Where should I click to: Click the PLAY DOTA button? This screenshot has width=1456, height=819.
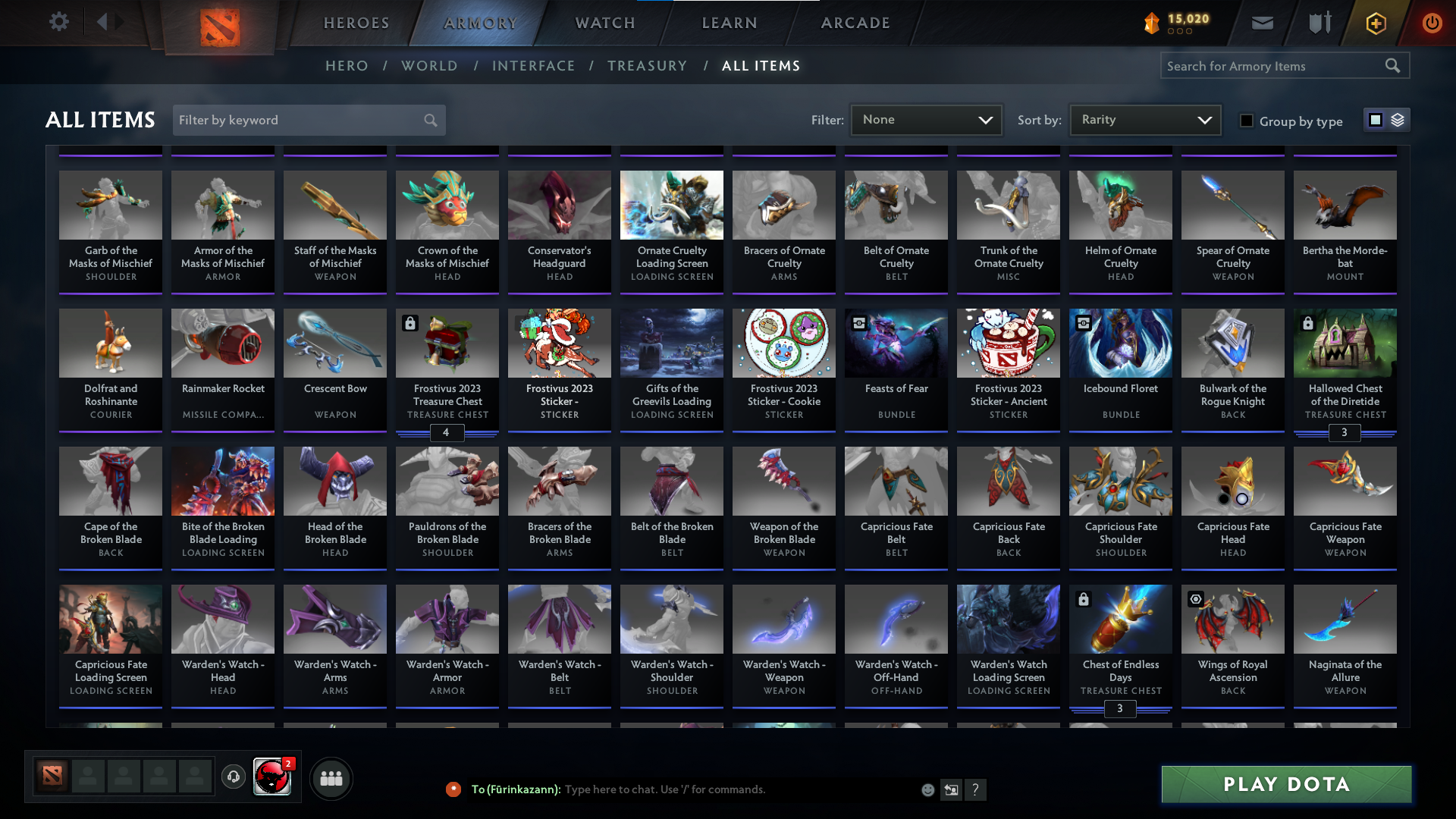1285,784
